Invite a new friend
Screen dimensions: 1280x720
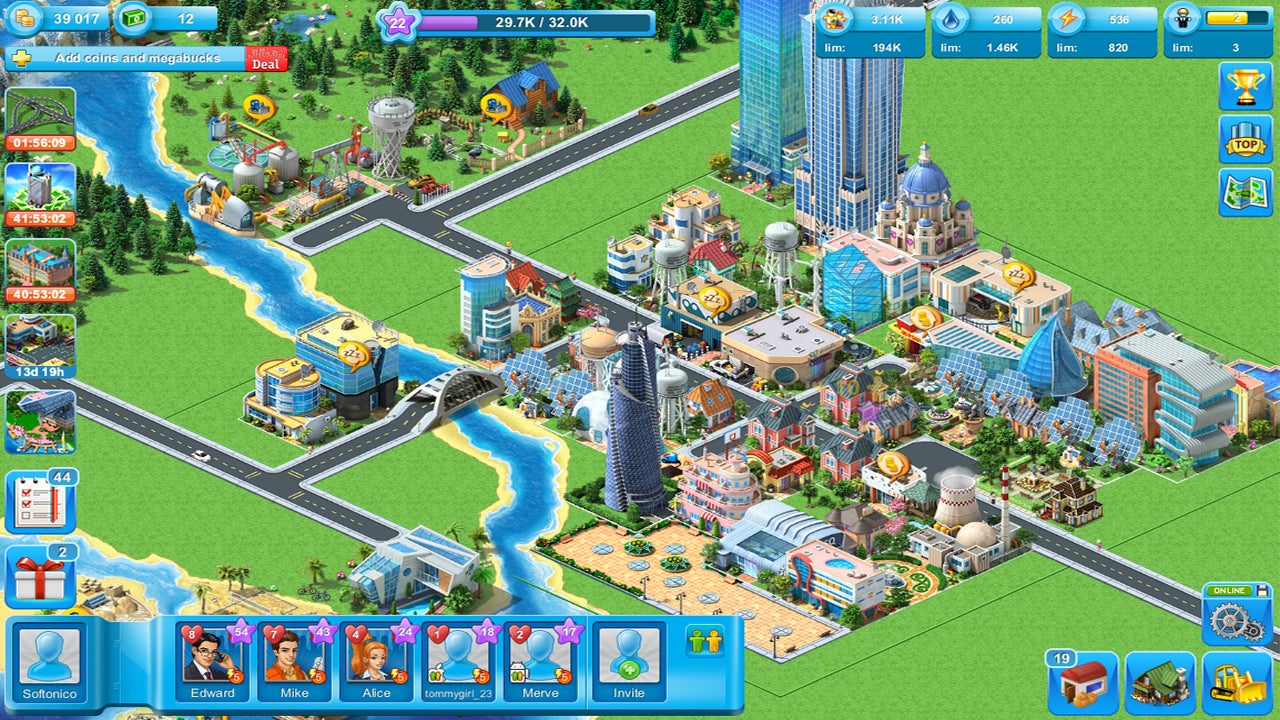coord(629,661)
